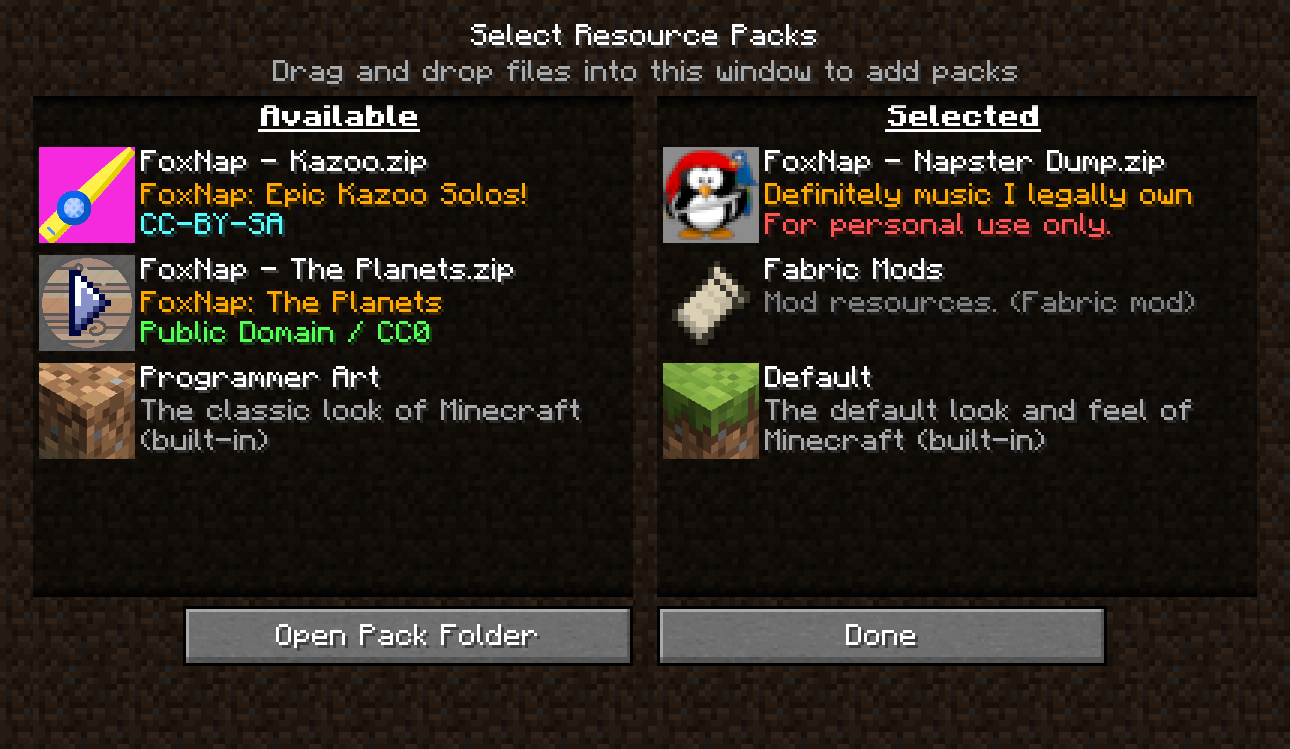Click the Fabric Mods spool icon
The height and width of the screenshot is (749, 1290).
(710, 303)
